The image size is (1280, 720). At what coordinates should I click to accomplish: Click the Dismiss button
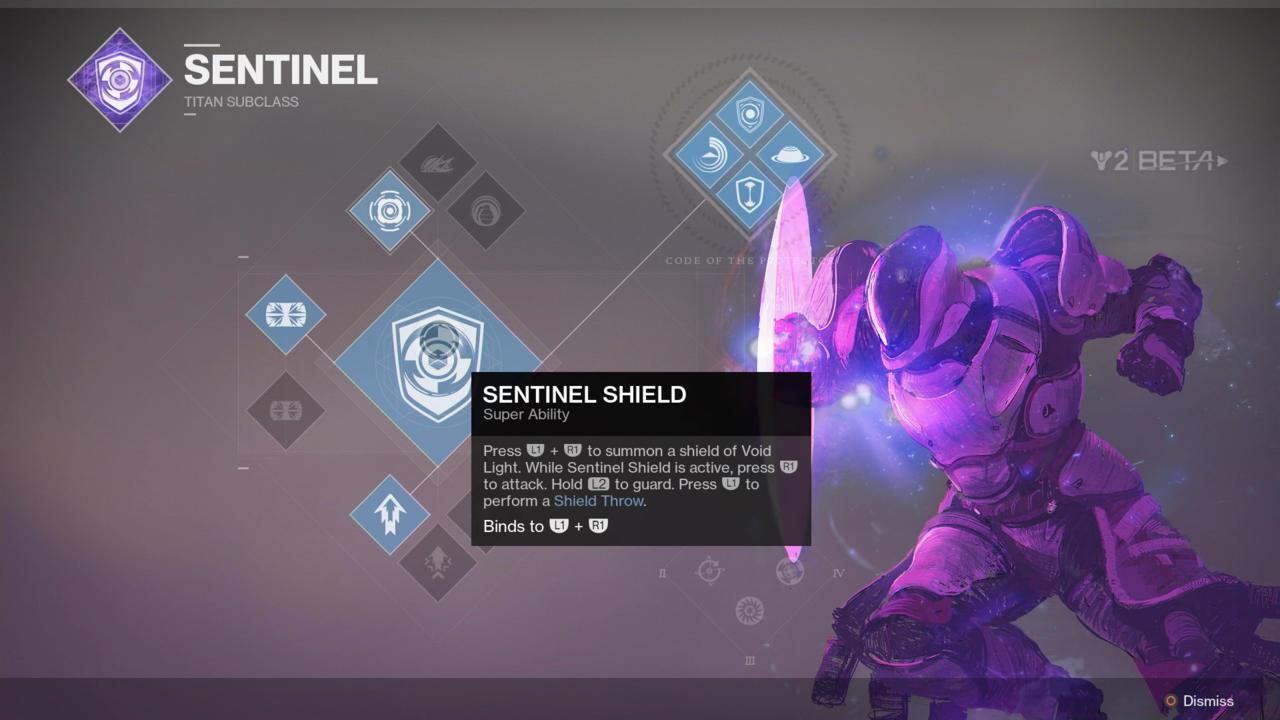click(1206, 701)
